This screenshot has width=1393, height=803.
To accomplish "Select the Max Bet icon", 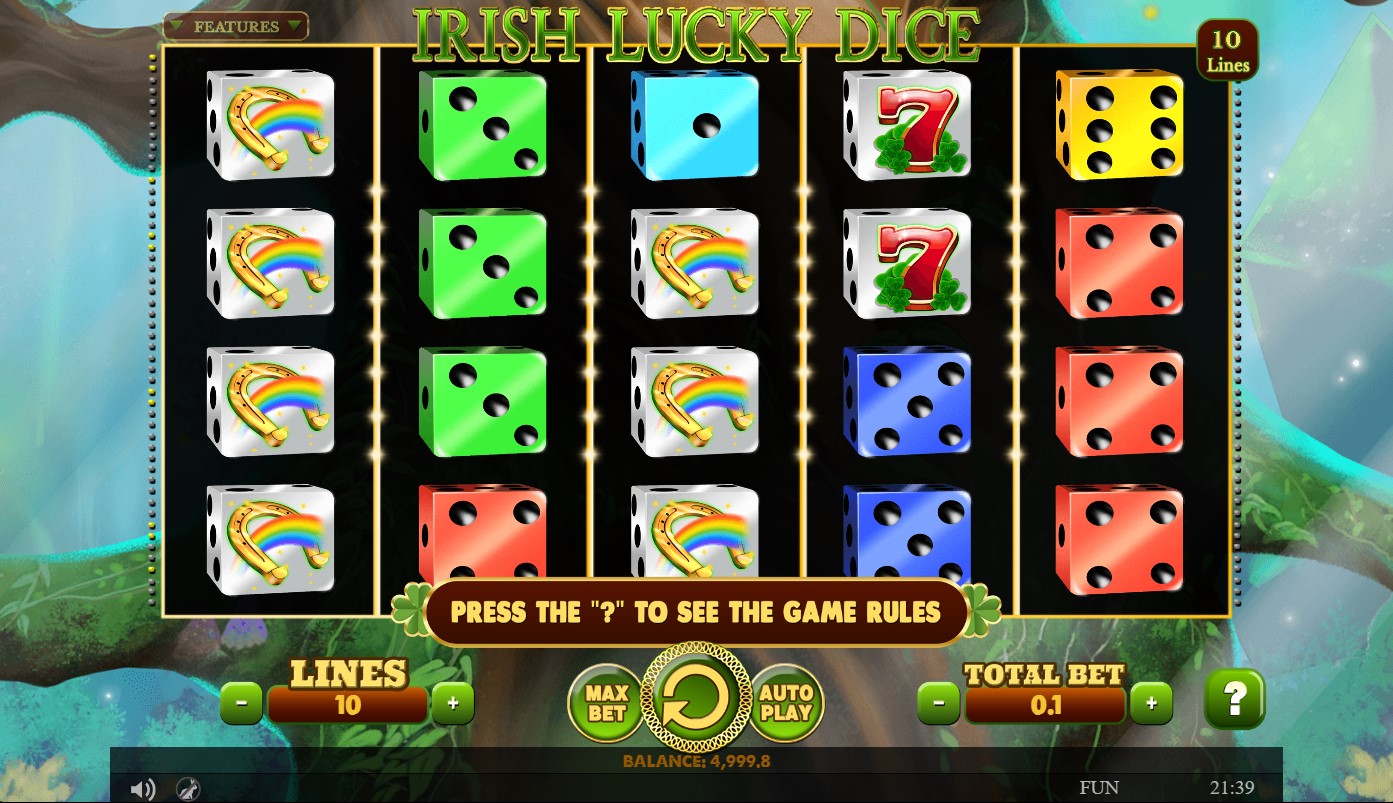I will click(607, 701).
